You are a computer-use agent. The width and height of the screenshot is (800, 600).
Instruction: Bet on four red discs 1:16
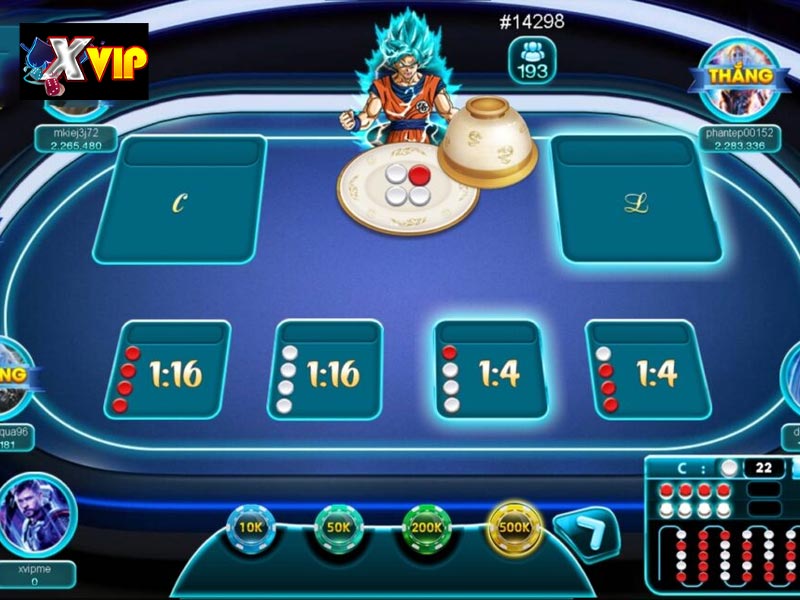coord(167,371)
